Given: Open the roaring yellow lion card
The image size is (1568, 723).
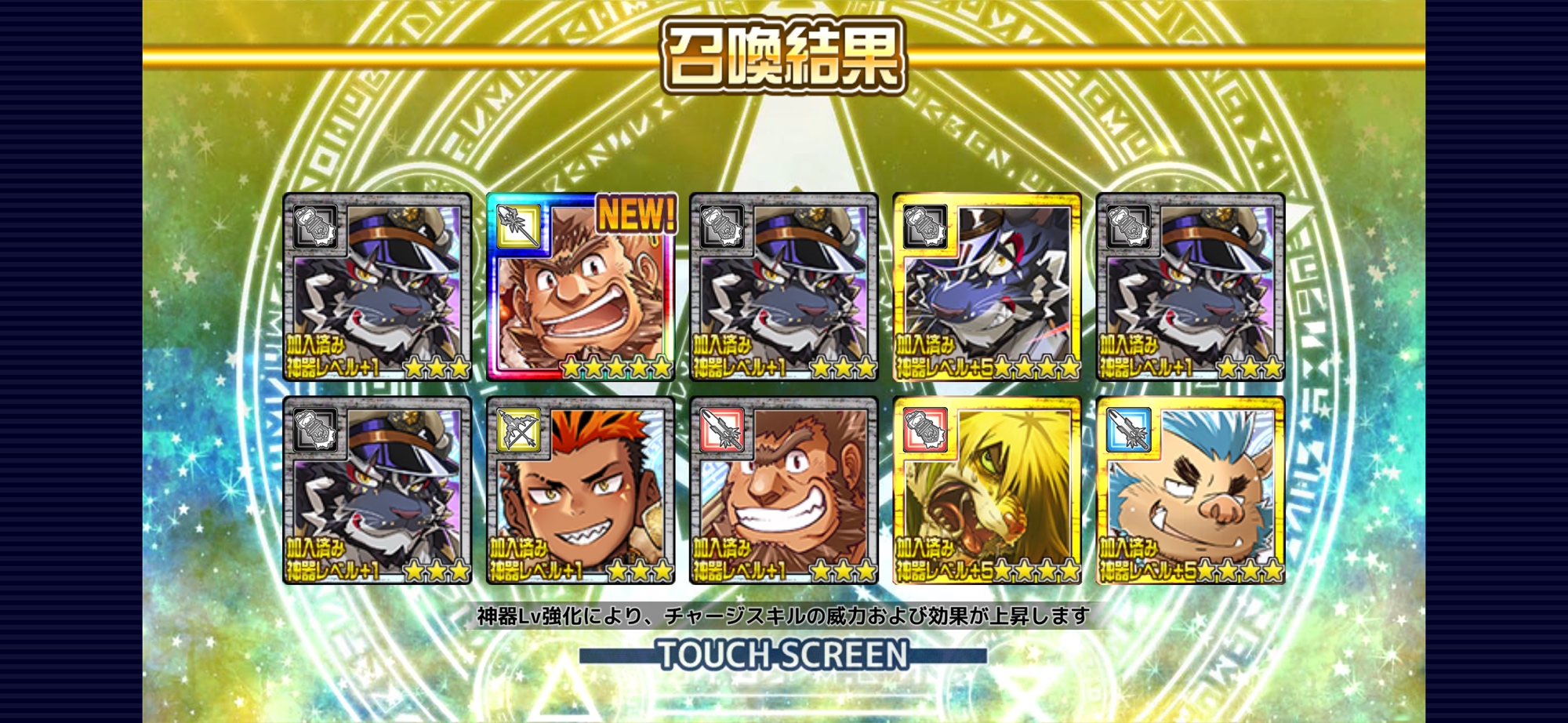Looking at the screenshot, I should pos(987,491).
